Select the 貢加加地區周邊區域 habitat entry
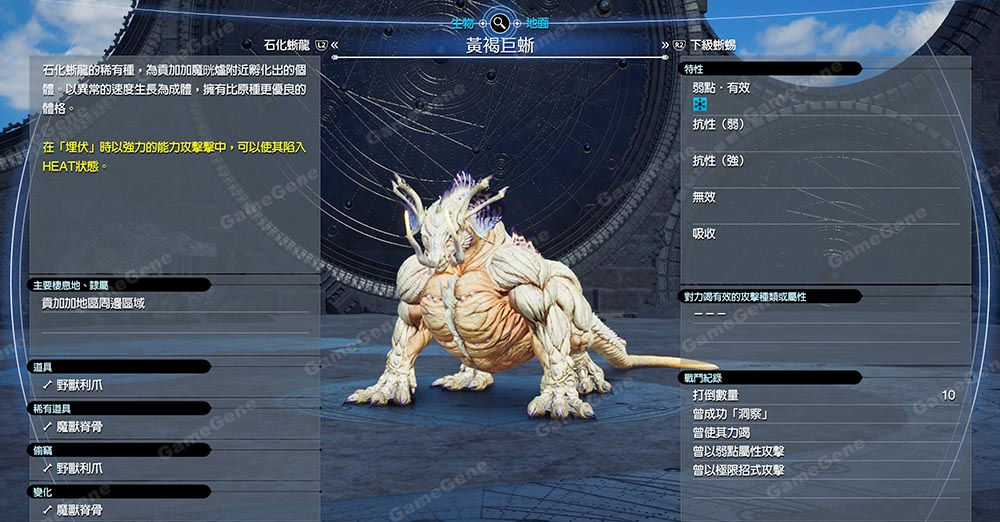The width and height of the screenshot is (1000, 522). pos(93,303)
